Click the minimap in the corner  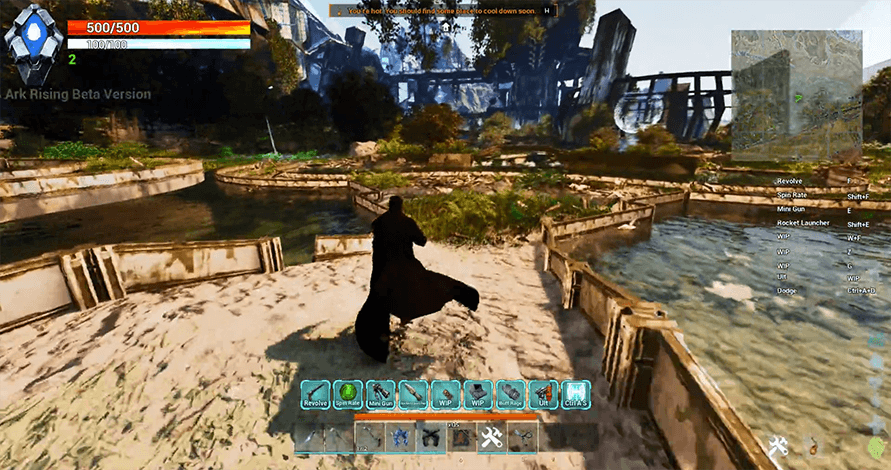pos(794,95)
